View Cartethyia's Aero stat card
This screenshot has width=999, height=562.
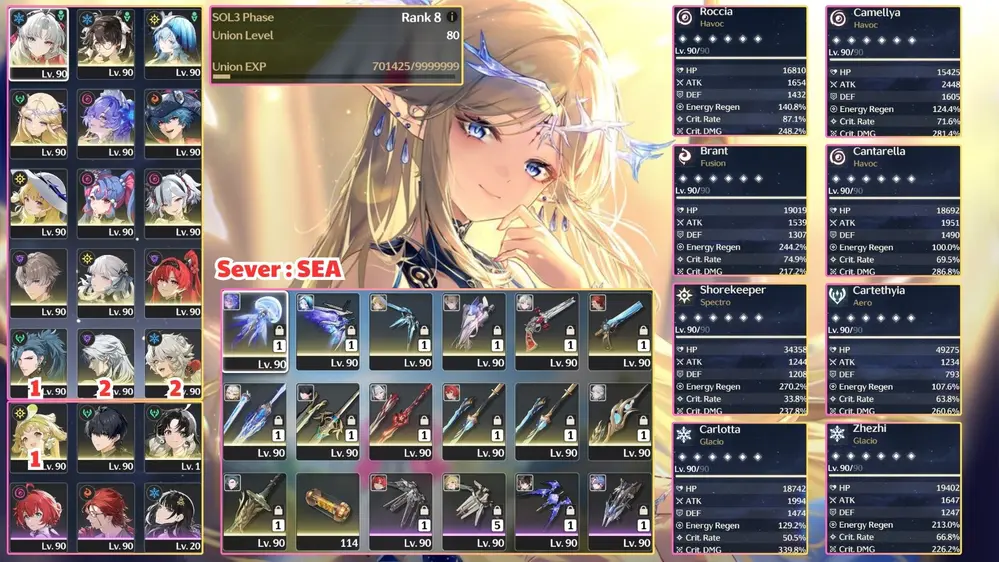(893, 348)
